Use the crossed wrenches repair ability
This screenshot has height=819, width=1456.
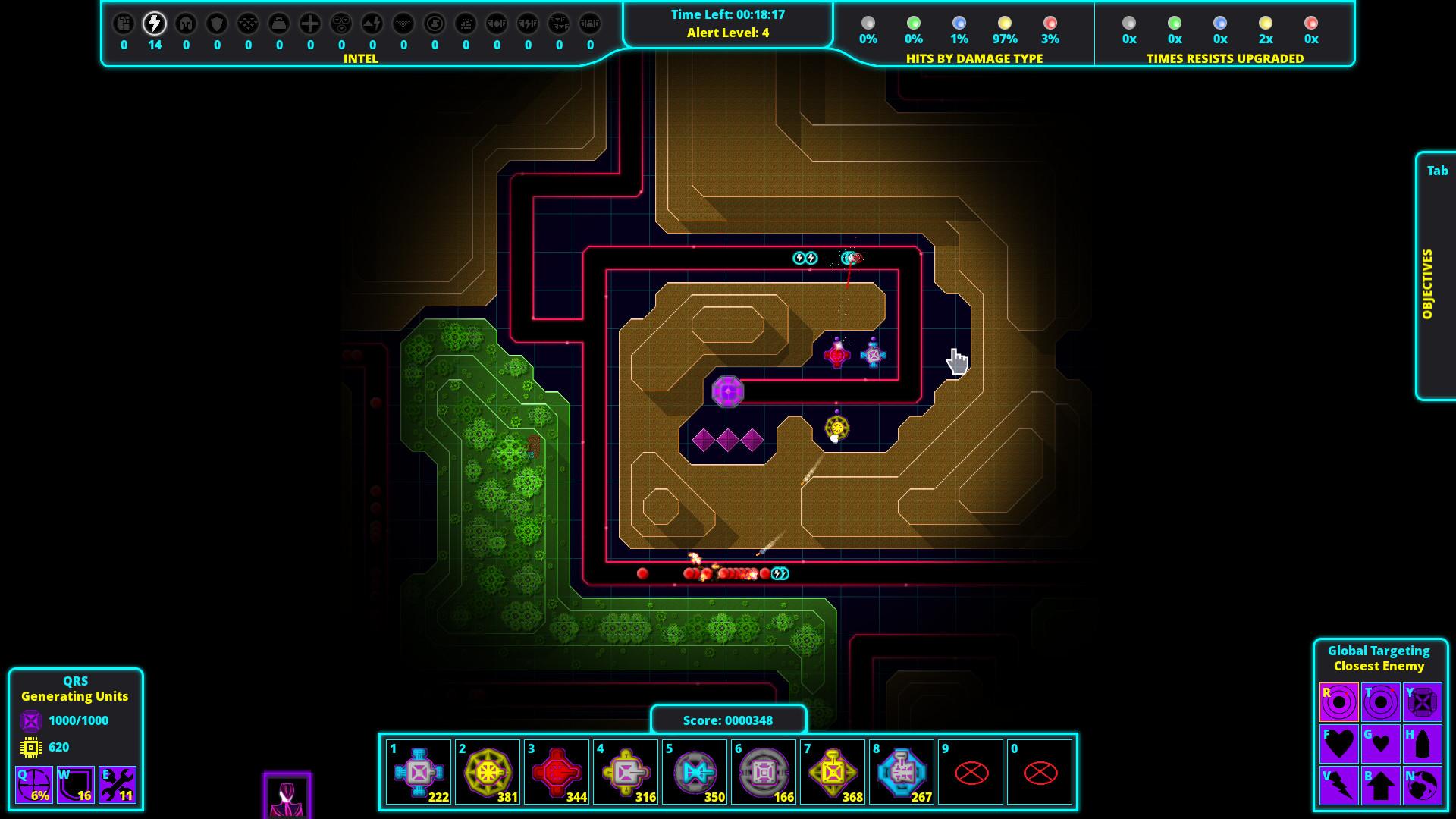[x=118, y=784]
